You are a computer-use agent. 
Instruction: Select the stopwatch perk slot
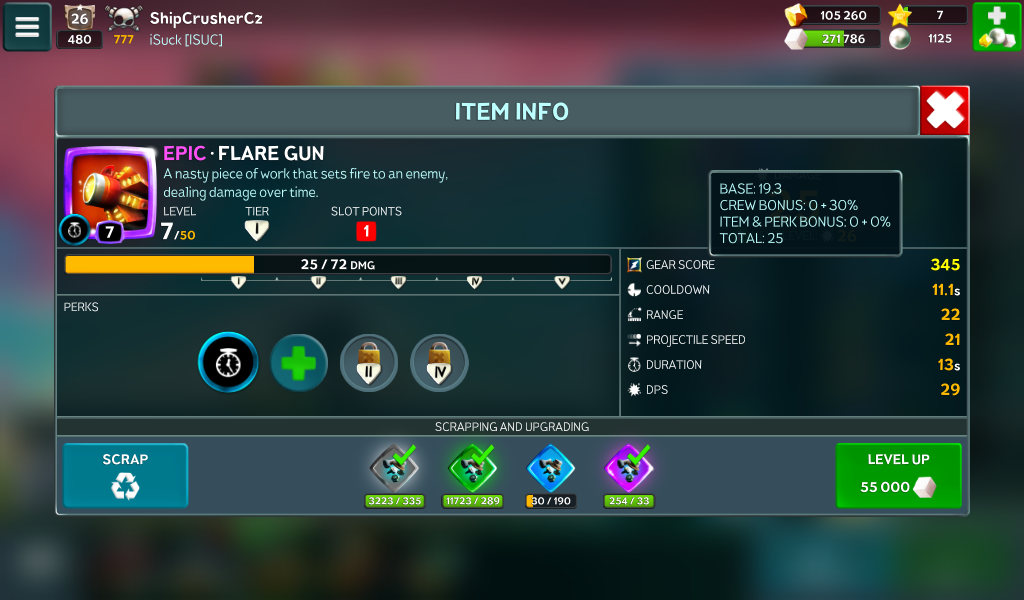[228, 362]
